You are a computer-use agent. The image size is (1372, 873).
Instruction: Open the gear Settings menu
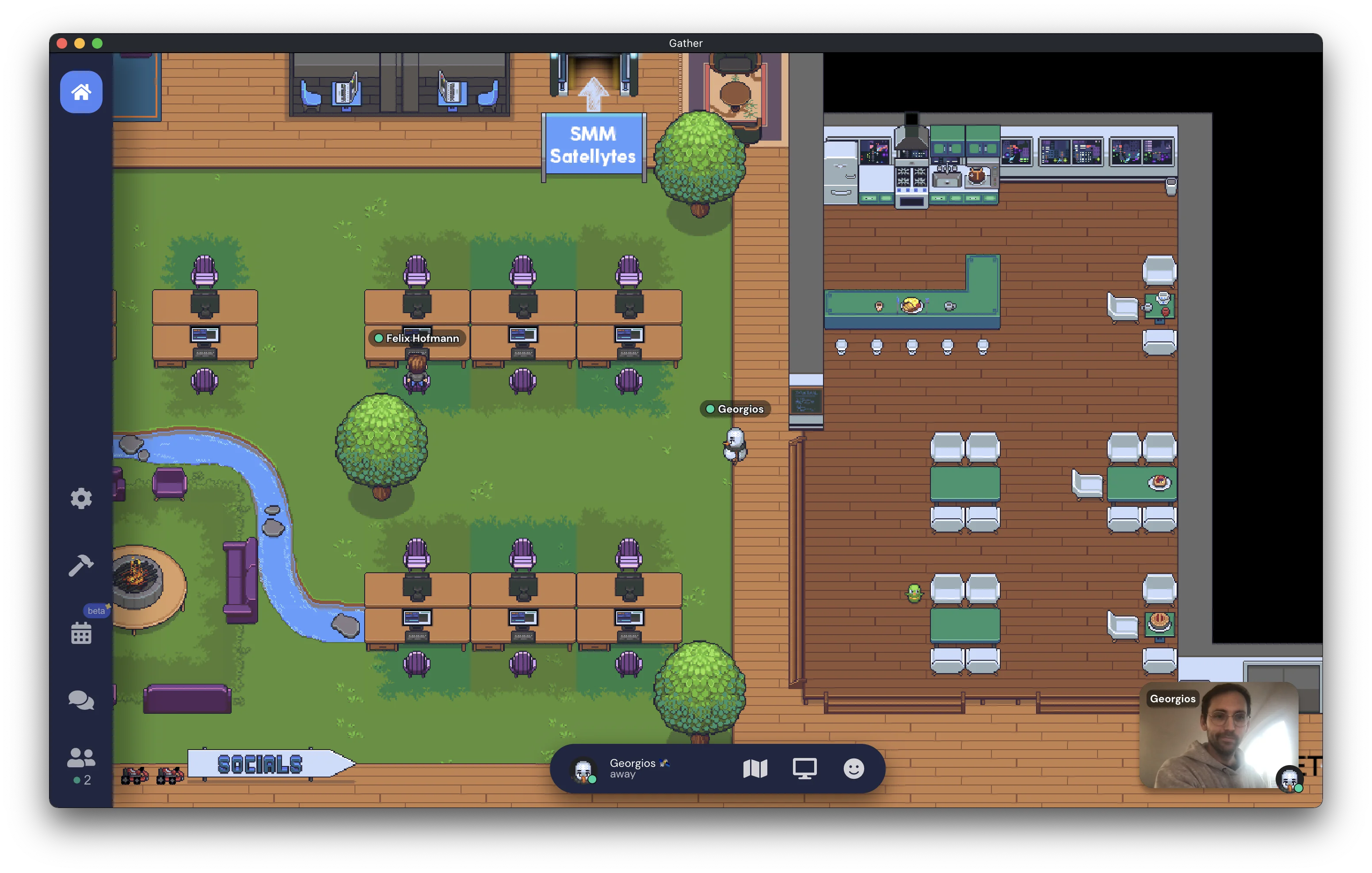[x=81, y=498]
